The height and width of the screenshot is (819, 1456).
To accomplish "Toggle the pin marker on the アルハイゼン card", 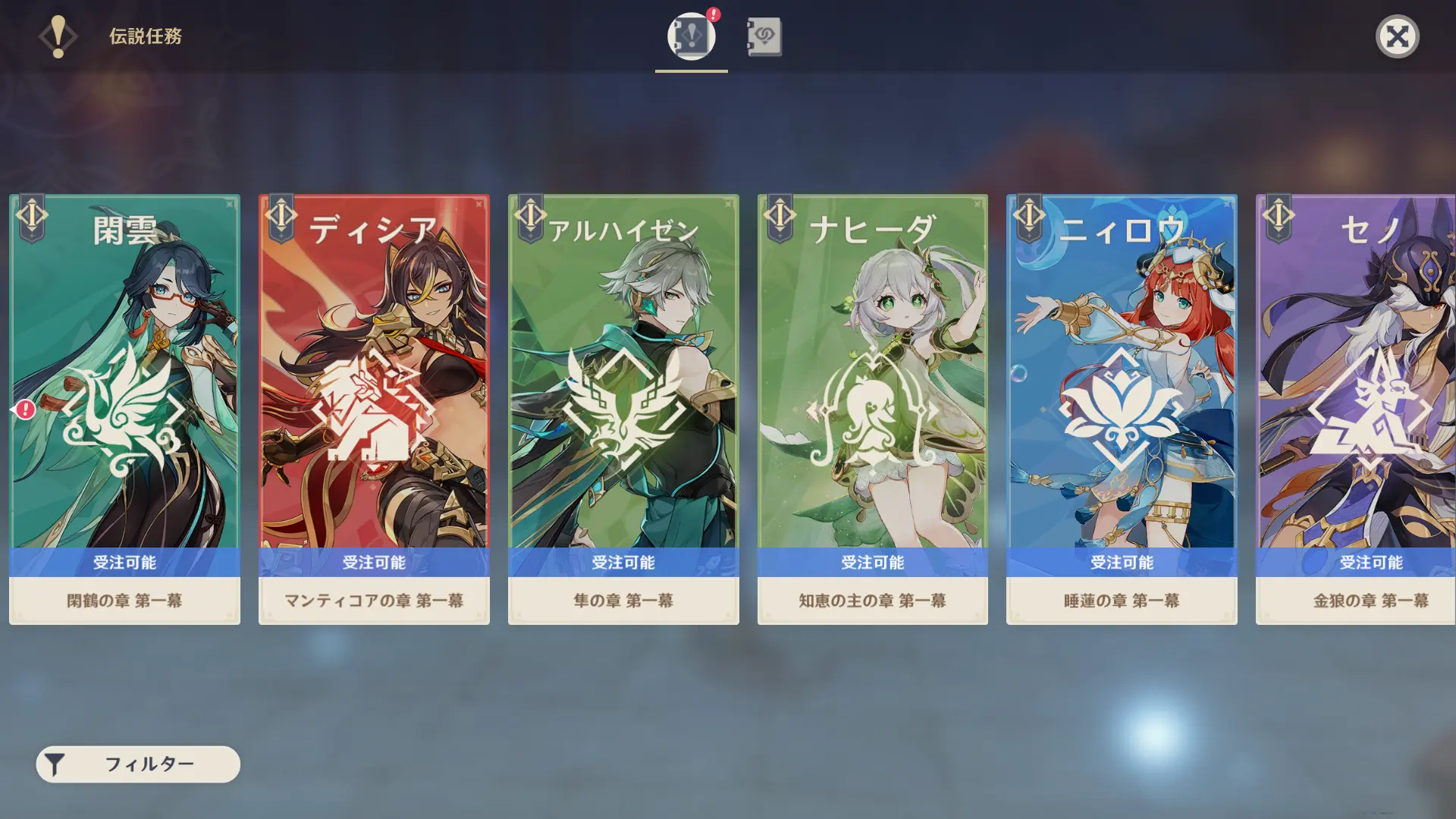I will 728,203.
